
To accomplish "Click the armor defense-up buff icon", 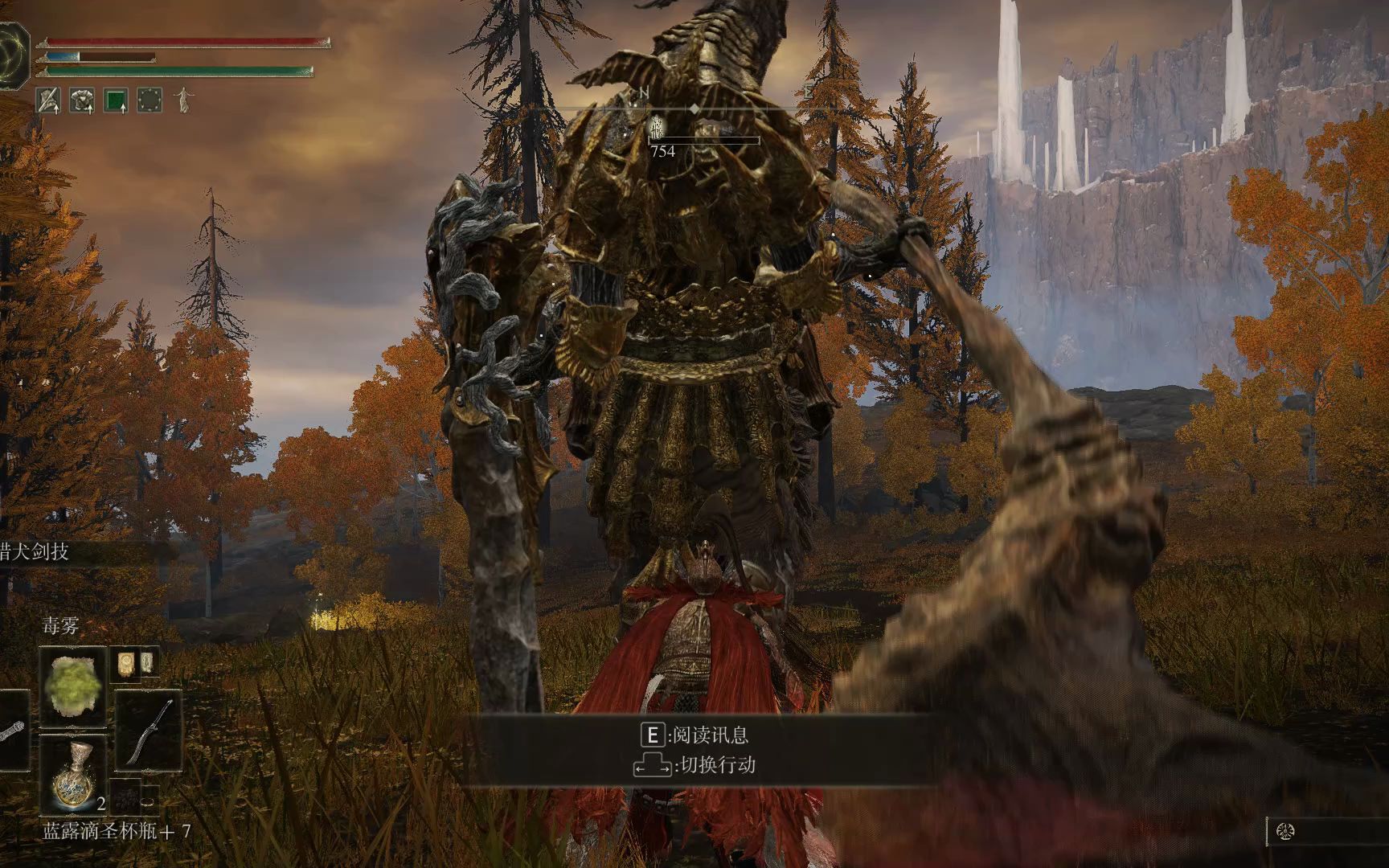I will click(x=82, y=100).
